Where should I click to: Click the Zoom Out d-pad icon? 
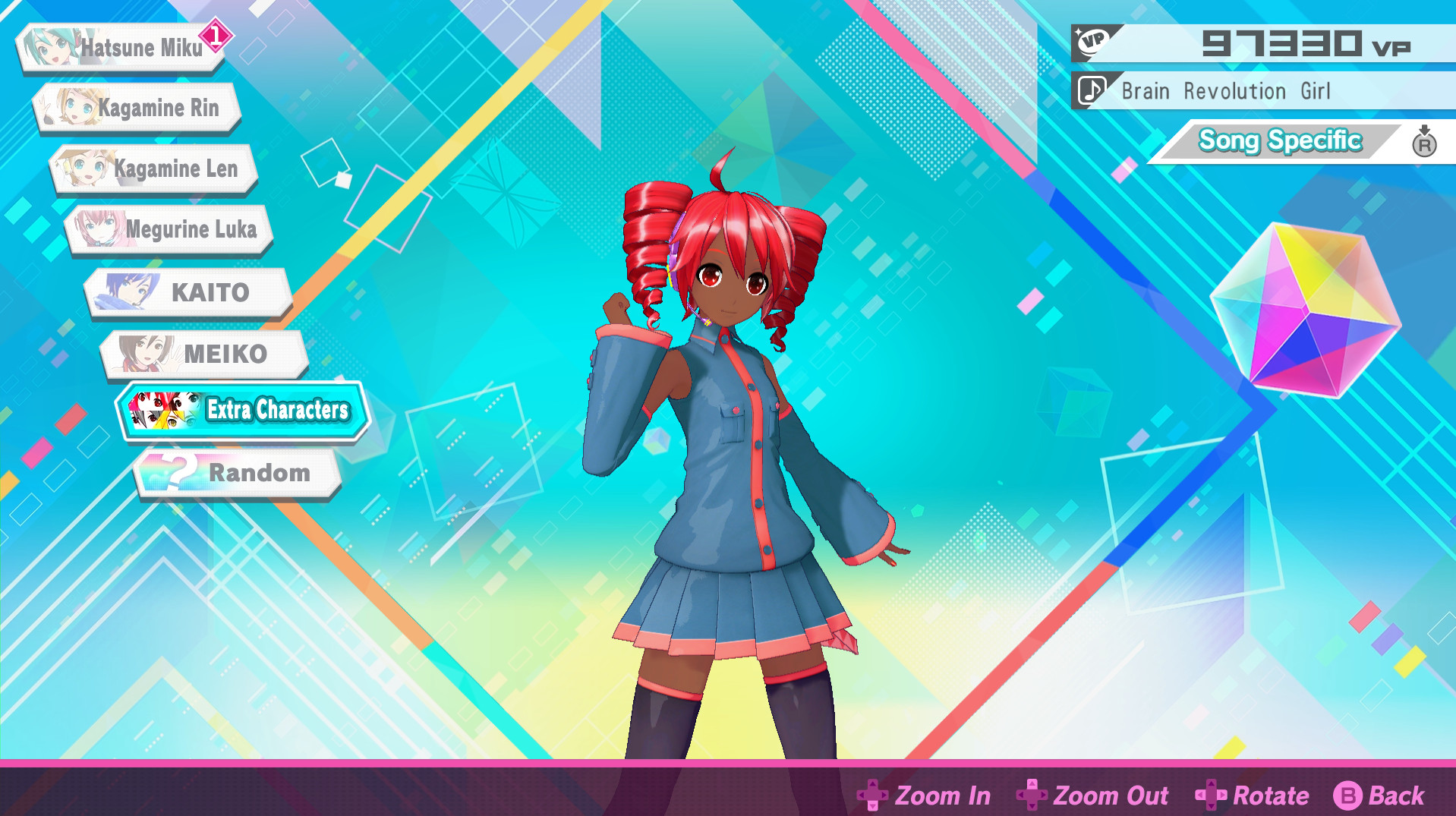[x=1032, y=796]
